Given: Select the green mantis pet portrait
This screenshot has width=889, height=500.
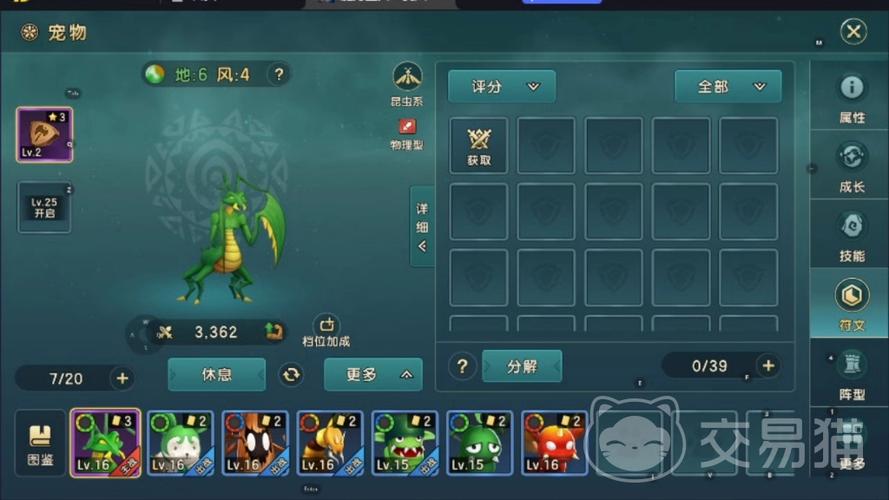Looking at the screenshot, I should pyautogui.click(x=105, y=443).
